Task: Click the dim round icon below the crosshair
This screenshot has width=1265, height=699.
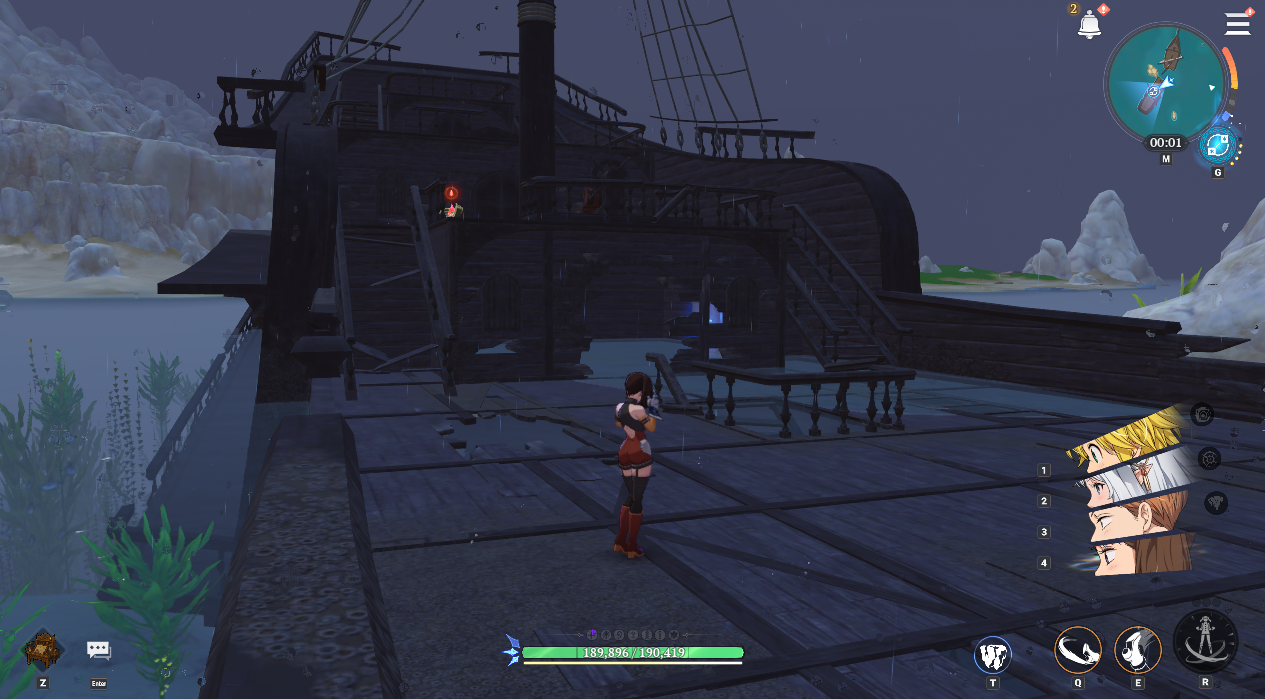Action: point(1215,503)
